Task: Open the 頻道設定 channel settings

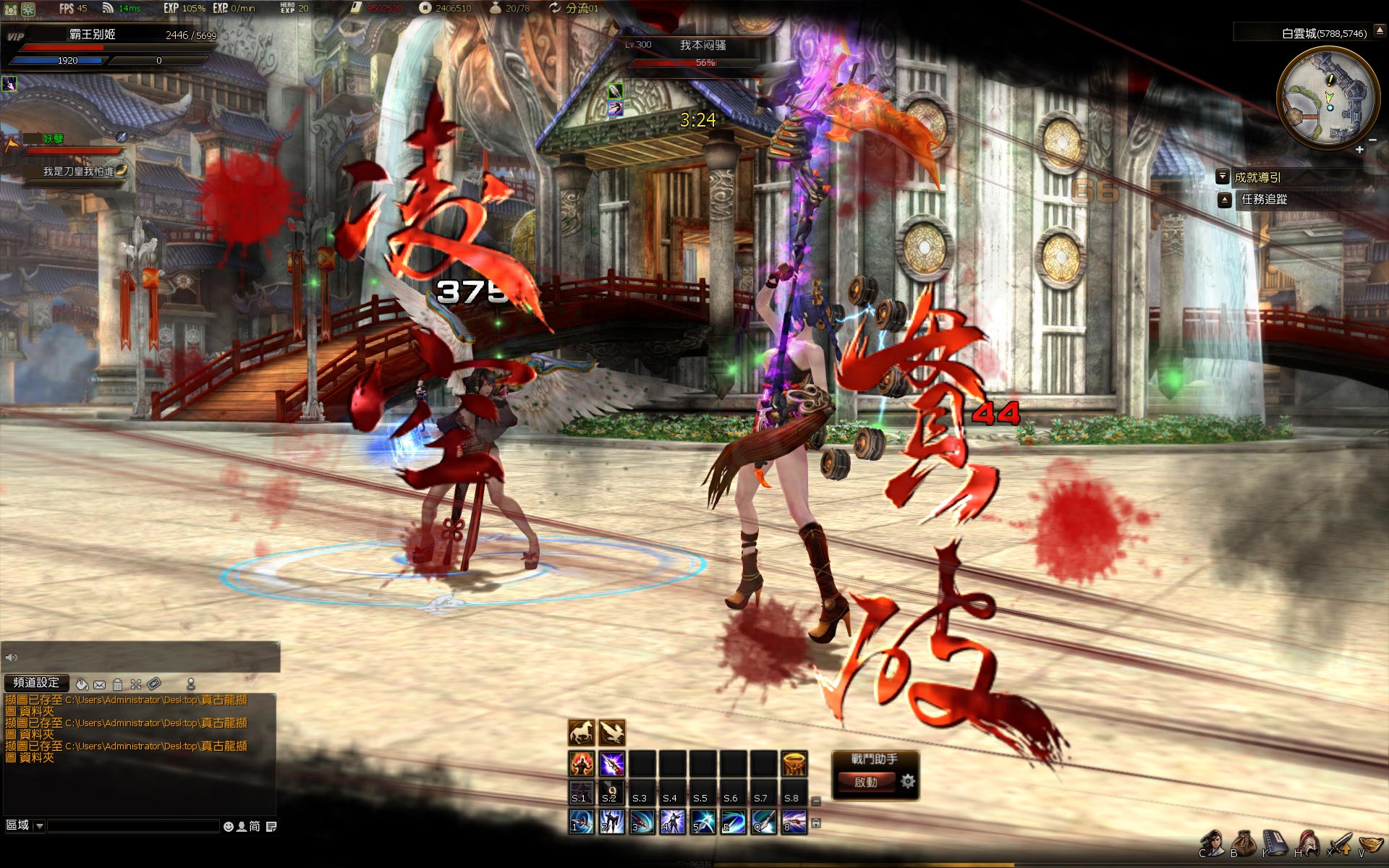Action: coord(36,683)
